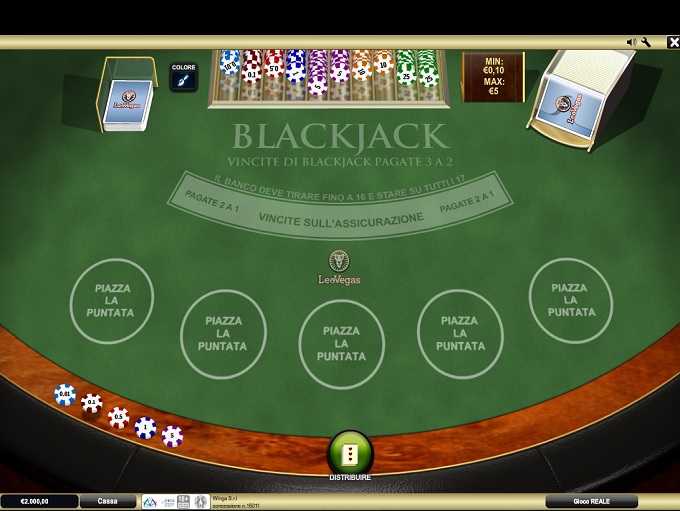The image size is (680, 511).
Task: Select the 0.01 blue chip
Action: [x=65, y=395]
